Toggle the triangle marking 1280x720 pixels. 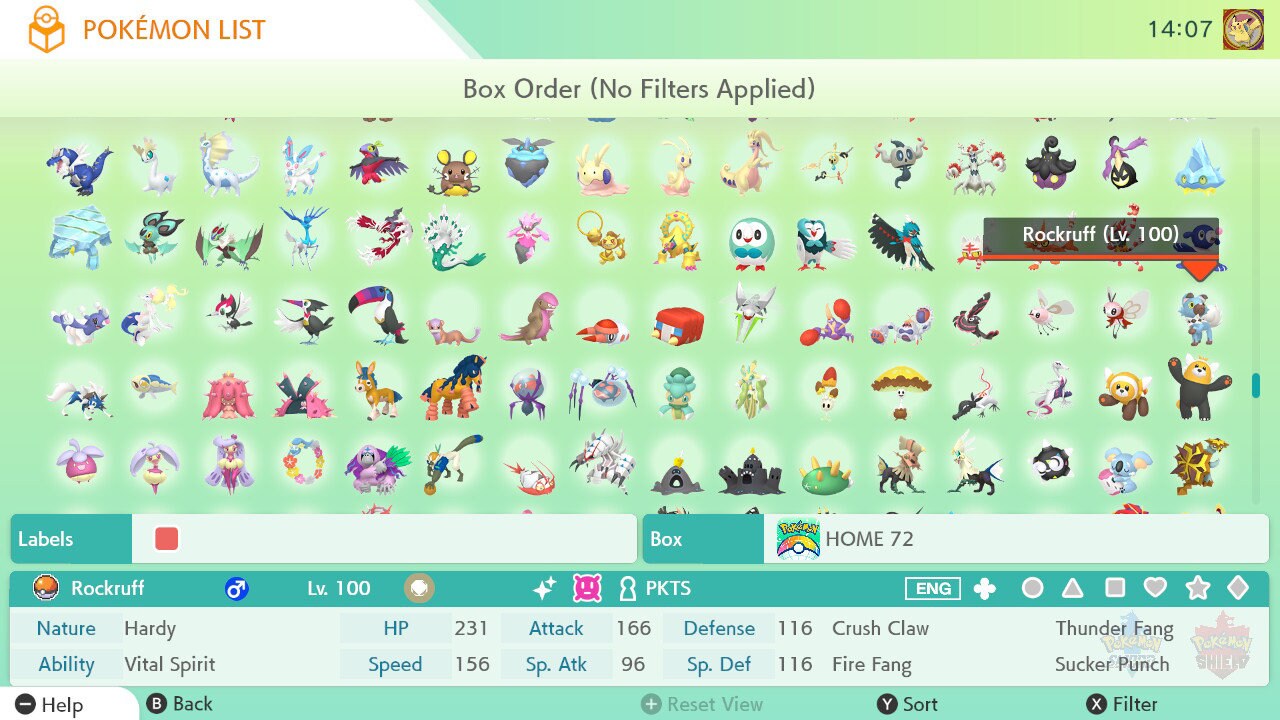click(x=1073, y=588)
